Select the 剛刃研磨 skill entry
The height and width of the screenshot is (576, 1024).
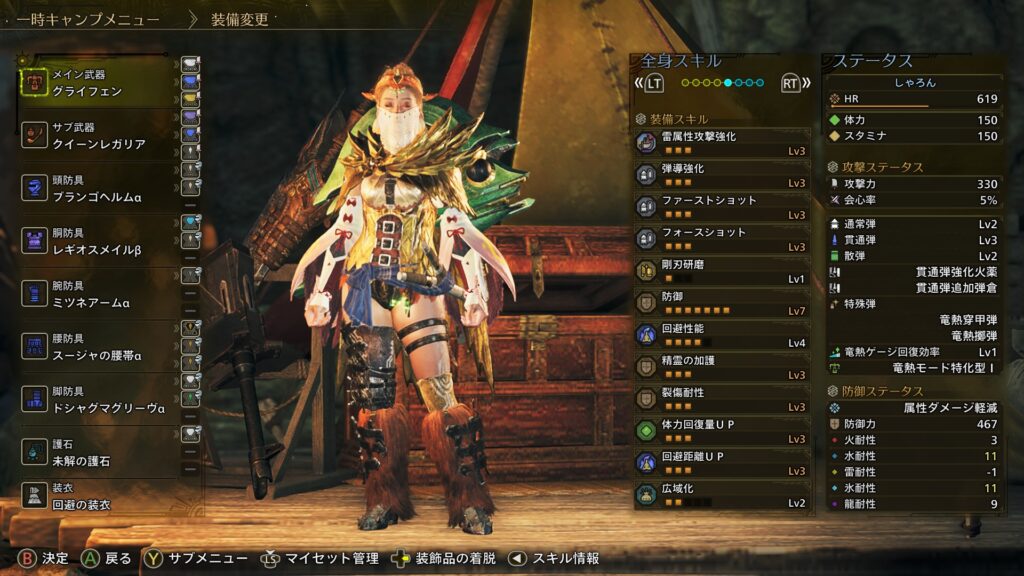[x=722, y=271]
